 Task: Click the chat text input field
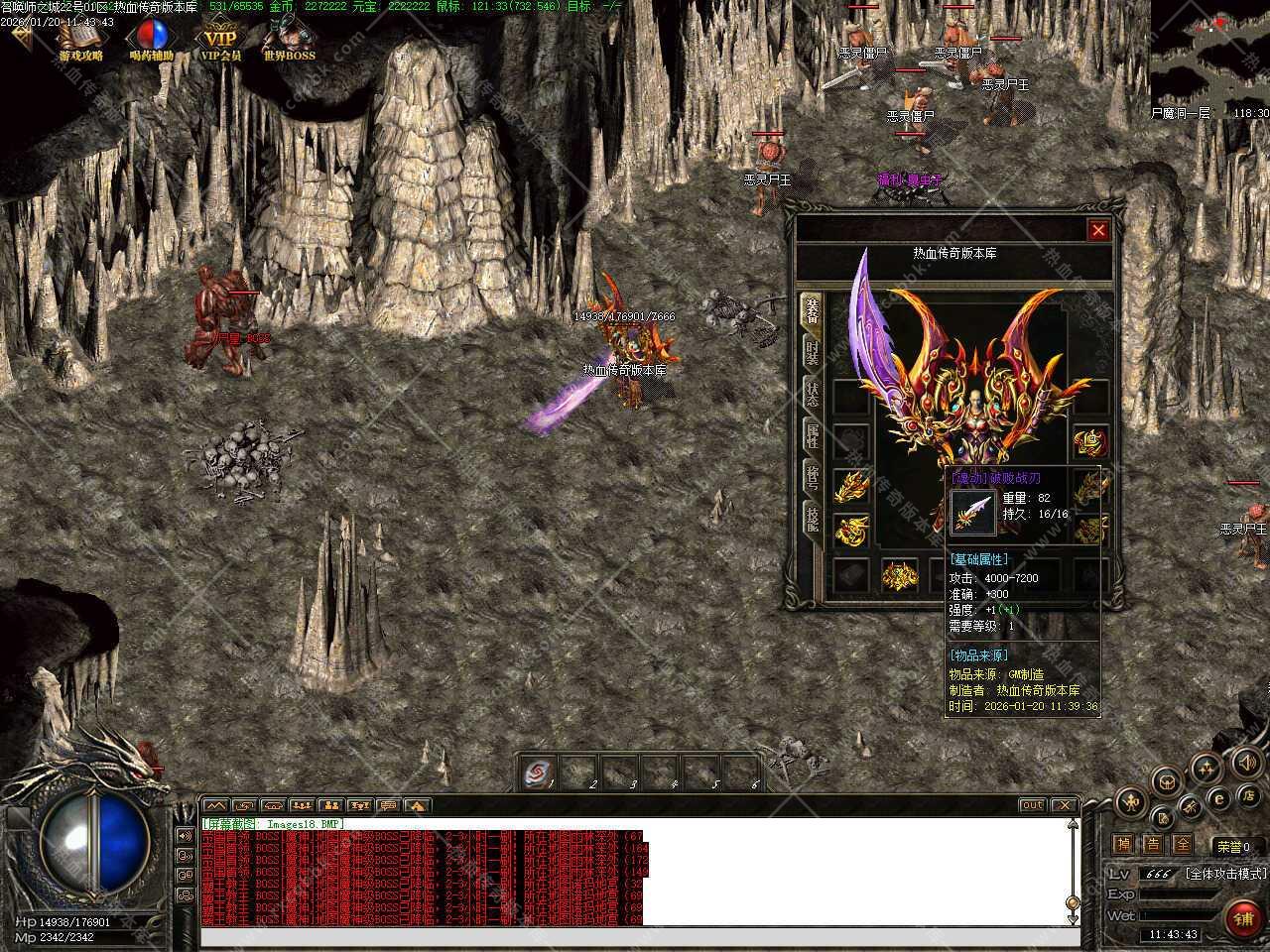[x=635, y=936]
